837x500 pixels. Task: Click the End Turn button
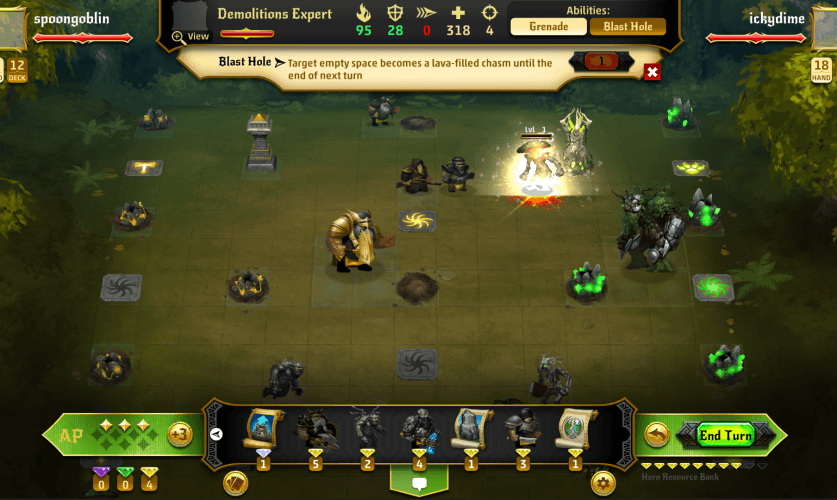[x=725, y=435]
